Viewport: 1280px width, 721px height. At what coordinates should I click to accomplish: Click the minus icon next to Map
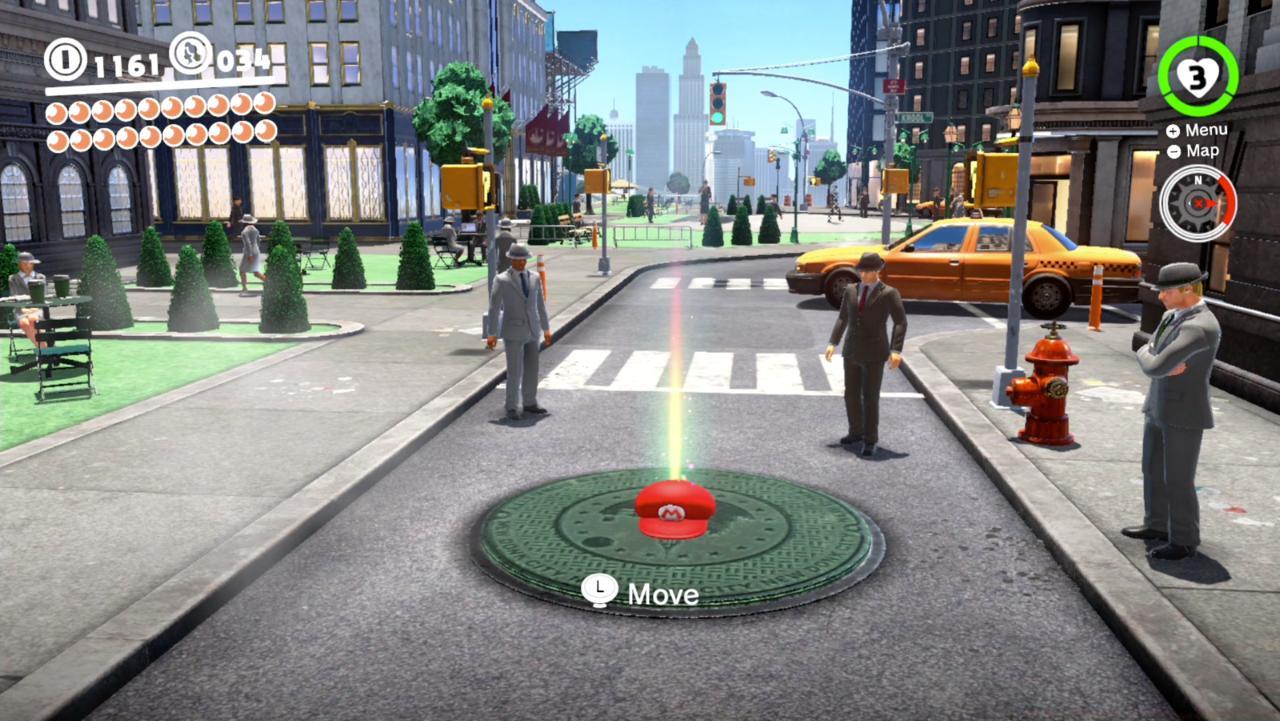1172,151
